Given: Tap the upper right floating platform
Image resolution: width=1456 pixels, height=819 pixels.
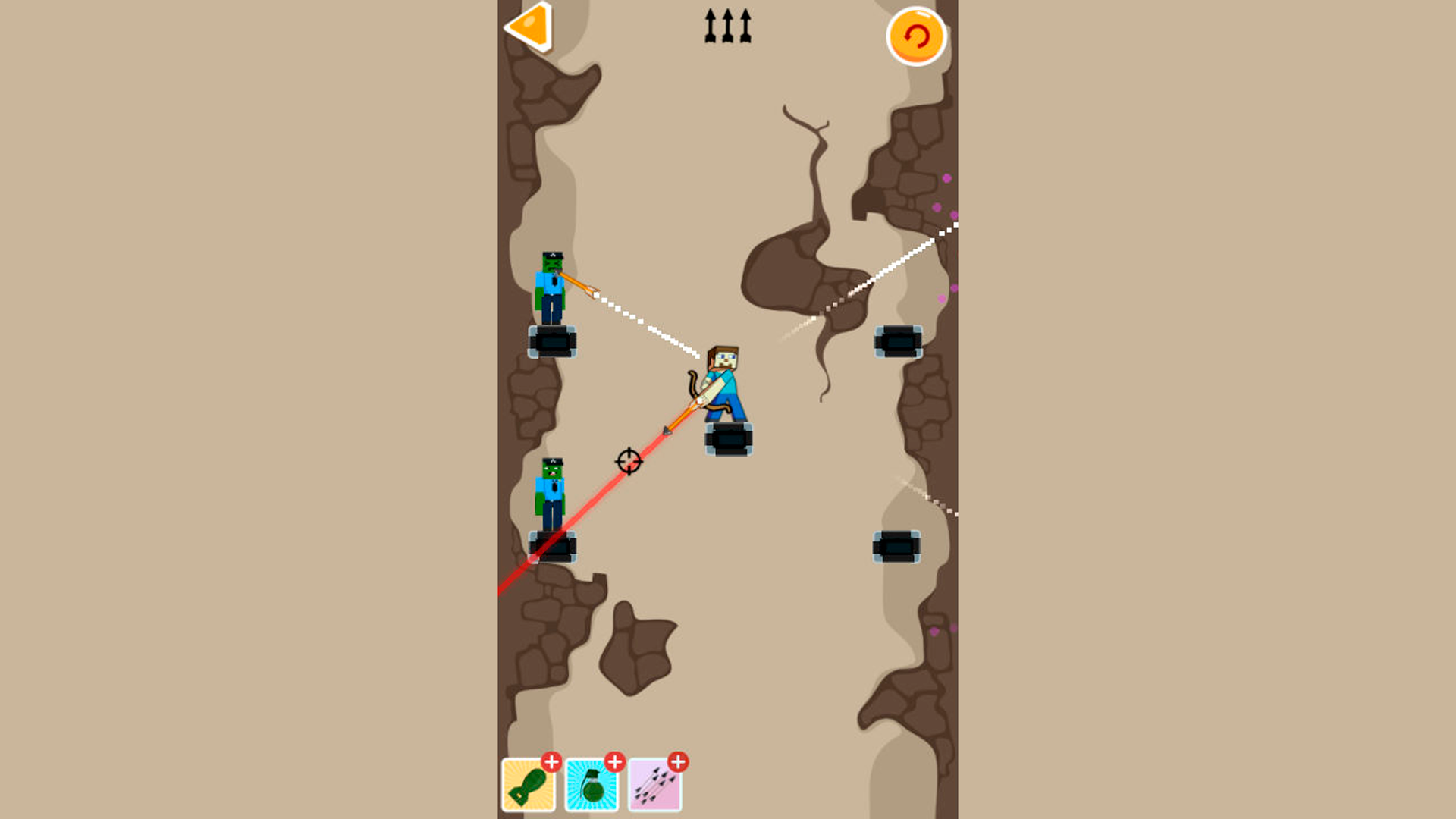Looking at the screenshot, I should click(897, 342).
